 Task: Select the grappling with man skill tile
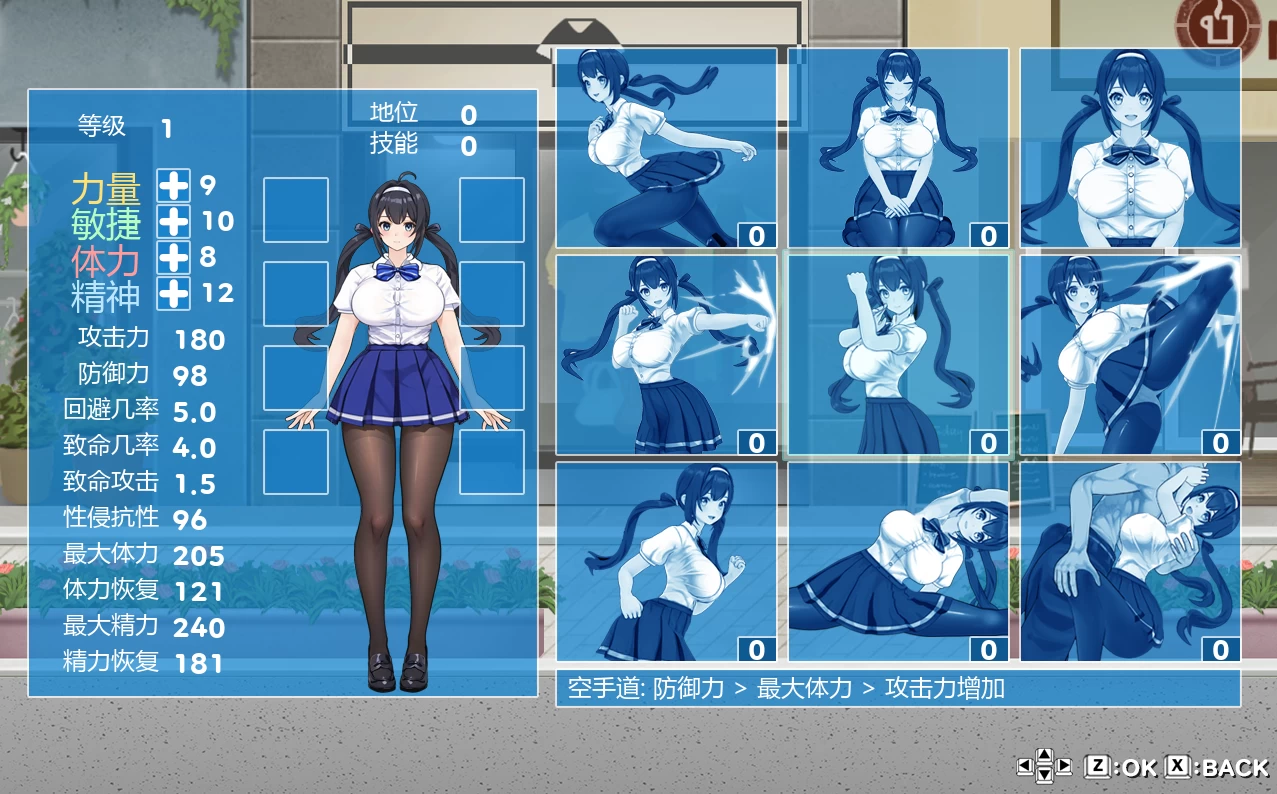1130,561
